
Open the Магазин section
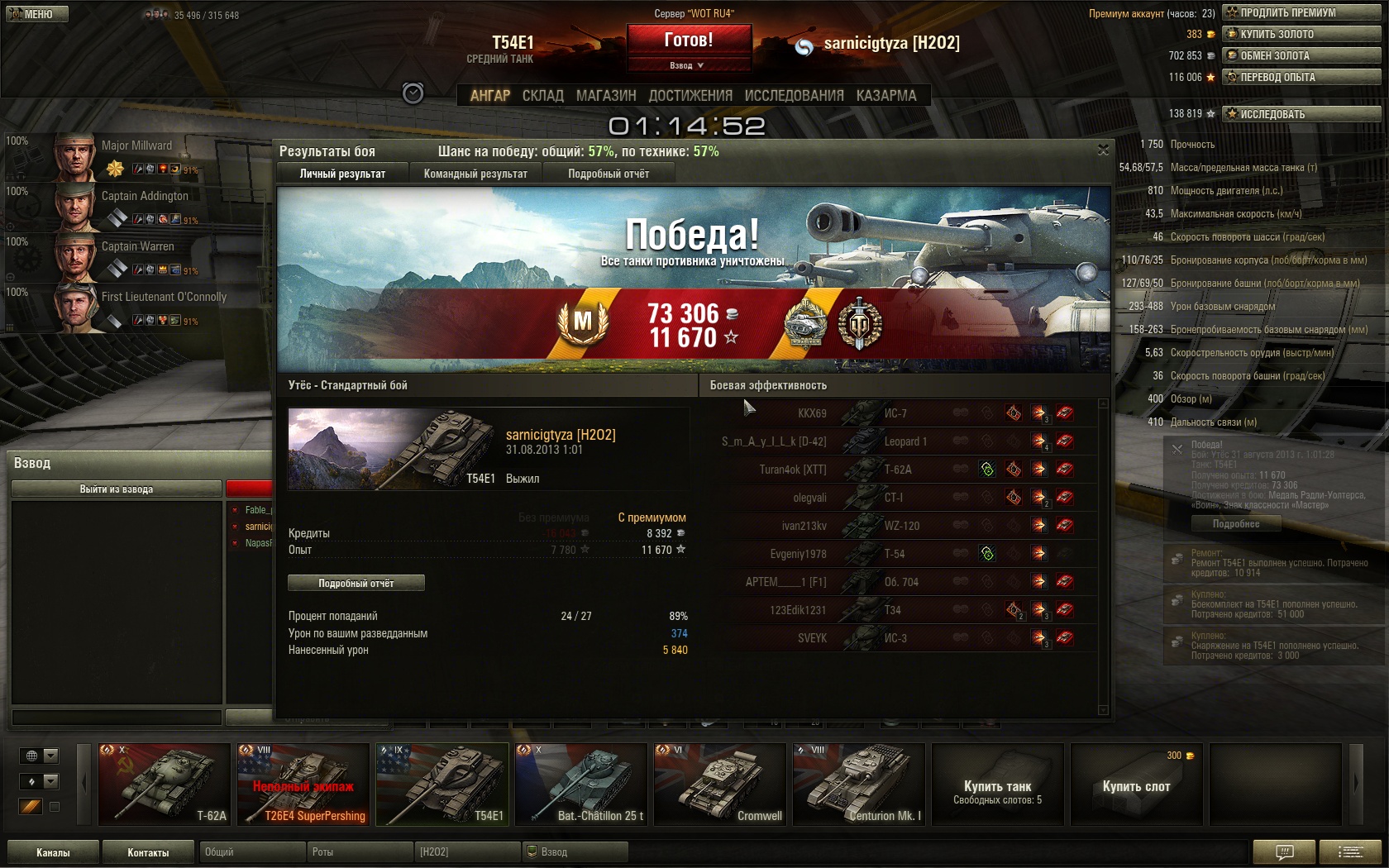tap(606, 96)
